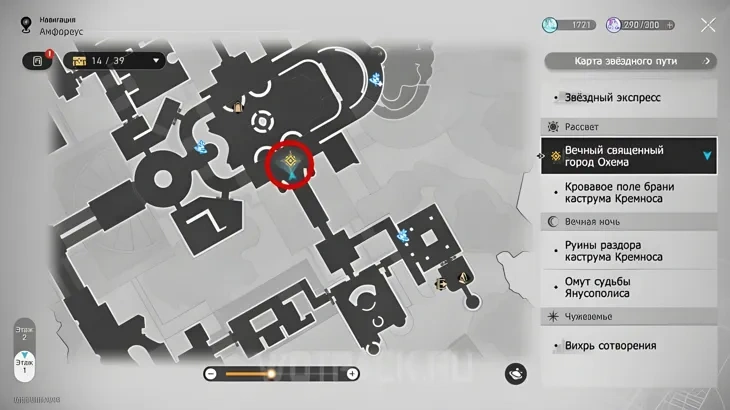Switch the map to Этаж 1

(x=24, y=364)
